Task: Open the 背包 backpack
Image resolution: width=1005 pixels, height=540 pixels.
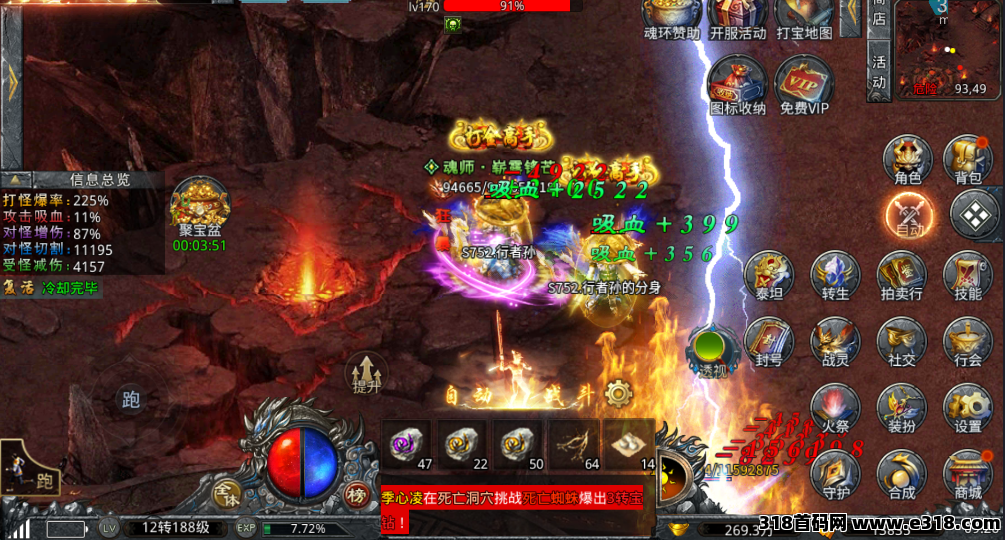Action: (x=968, y=159)
